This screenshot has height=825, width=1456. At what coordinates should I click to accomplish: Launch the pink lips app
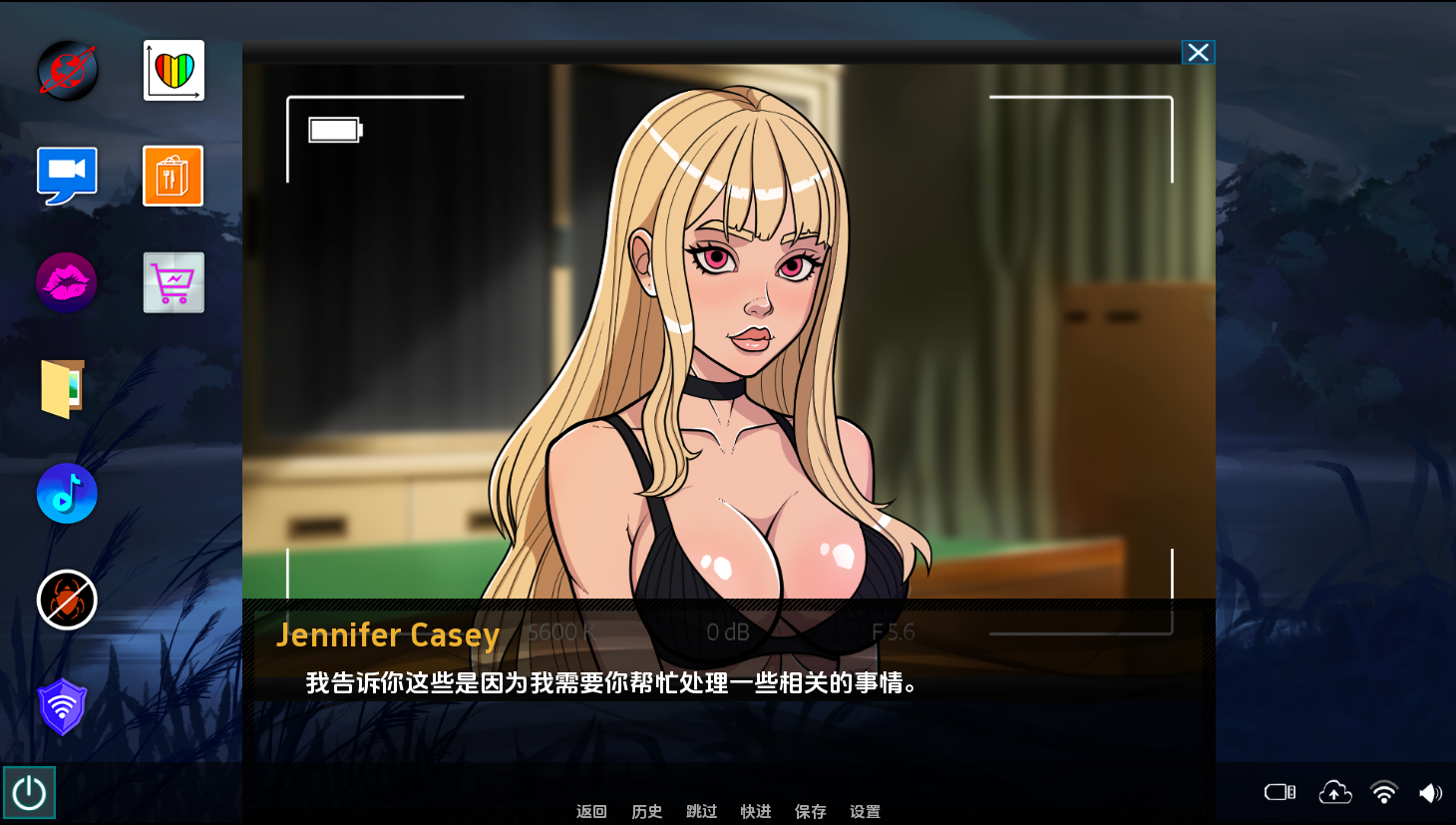67,282
